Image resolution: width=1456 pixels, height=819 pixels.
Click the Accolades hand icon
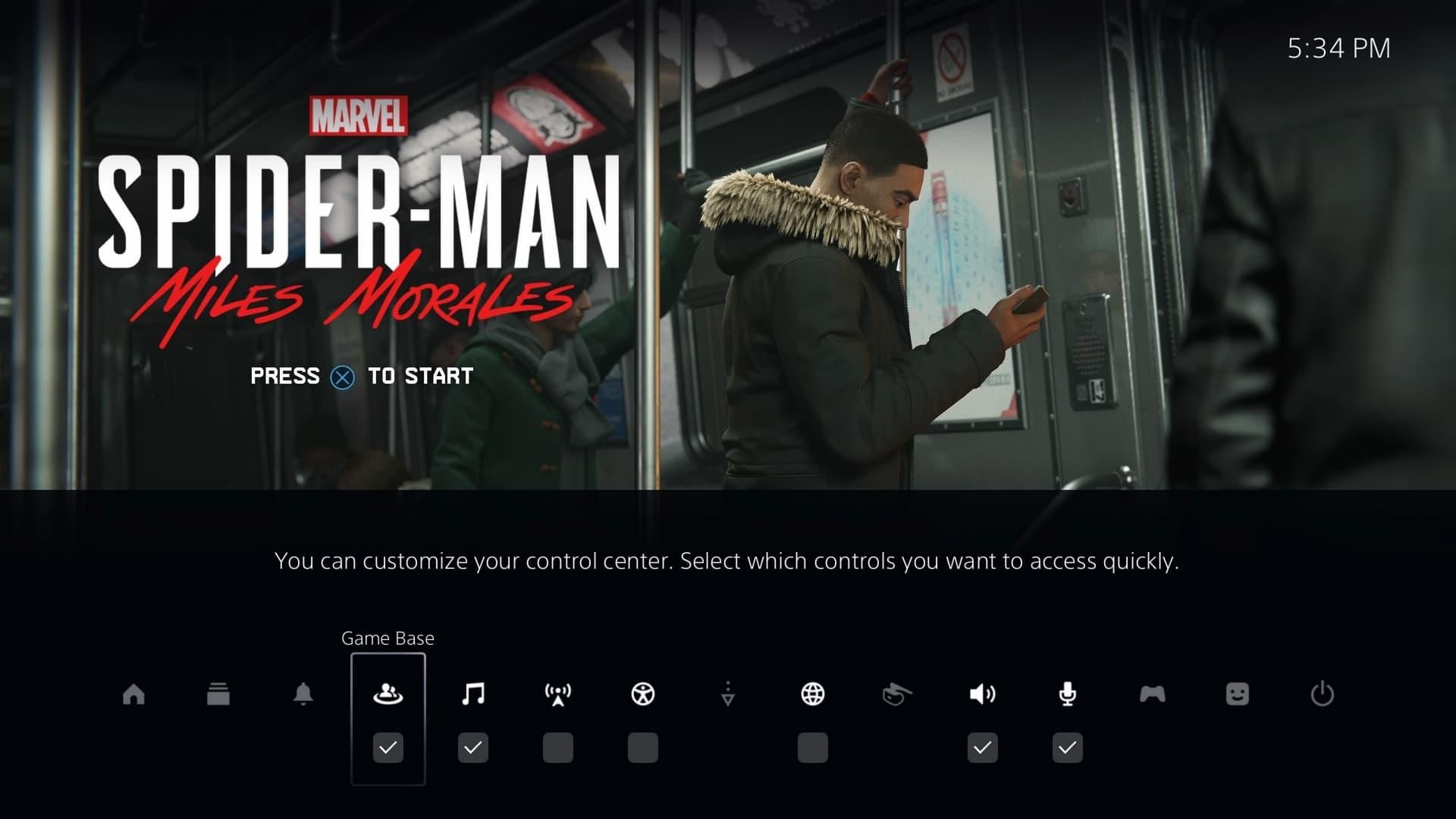pos(898,695)
